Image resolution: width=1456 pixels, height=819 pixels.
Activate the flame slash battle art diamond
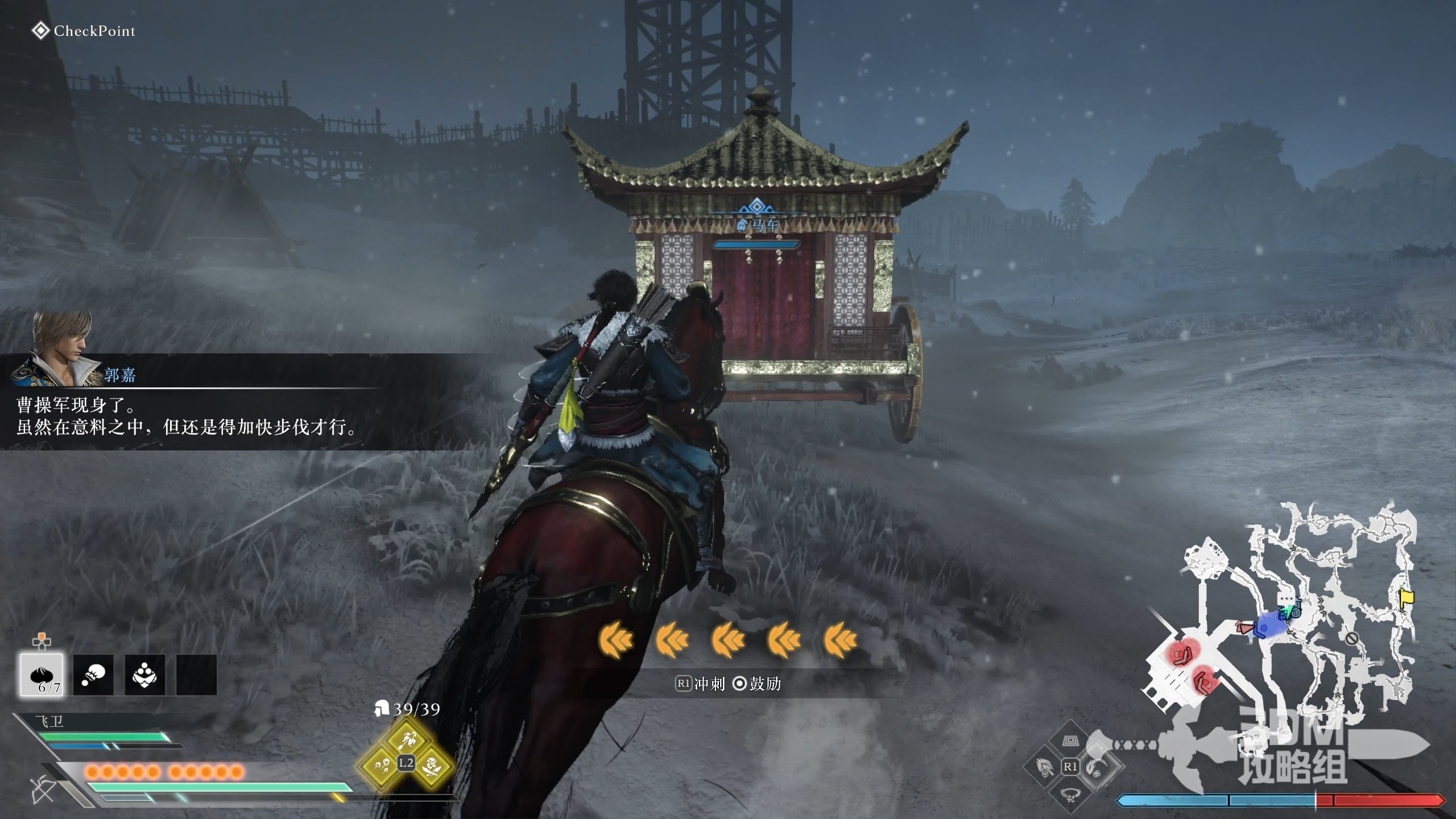click(x=1044, y=767)
